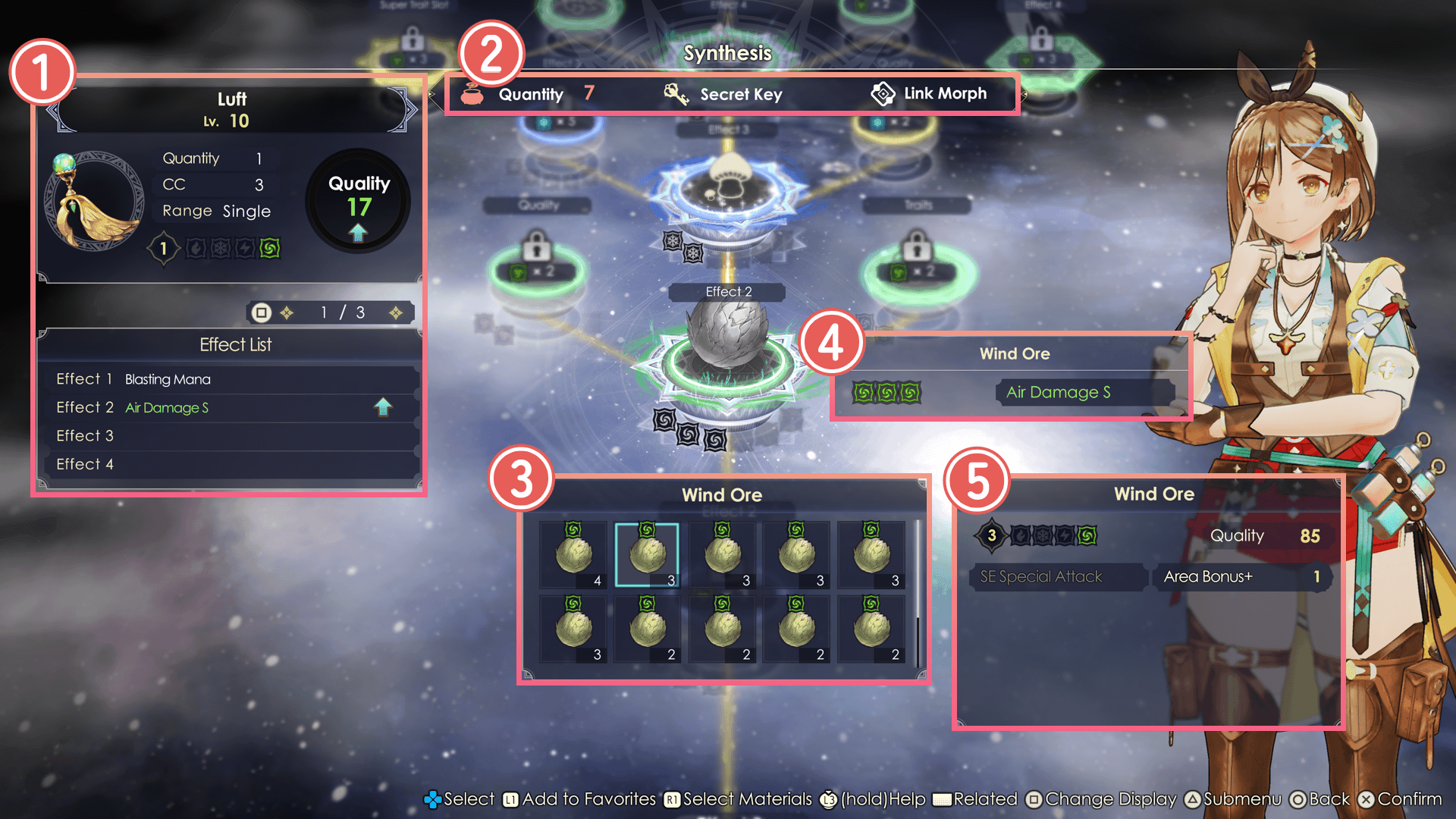Choose Link Morph in the synthesis bar
Viewport: 1456px width, 819px height.
pyautogui.click(x=930, y=94)
